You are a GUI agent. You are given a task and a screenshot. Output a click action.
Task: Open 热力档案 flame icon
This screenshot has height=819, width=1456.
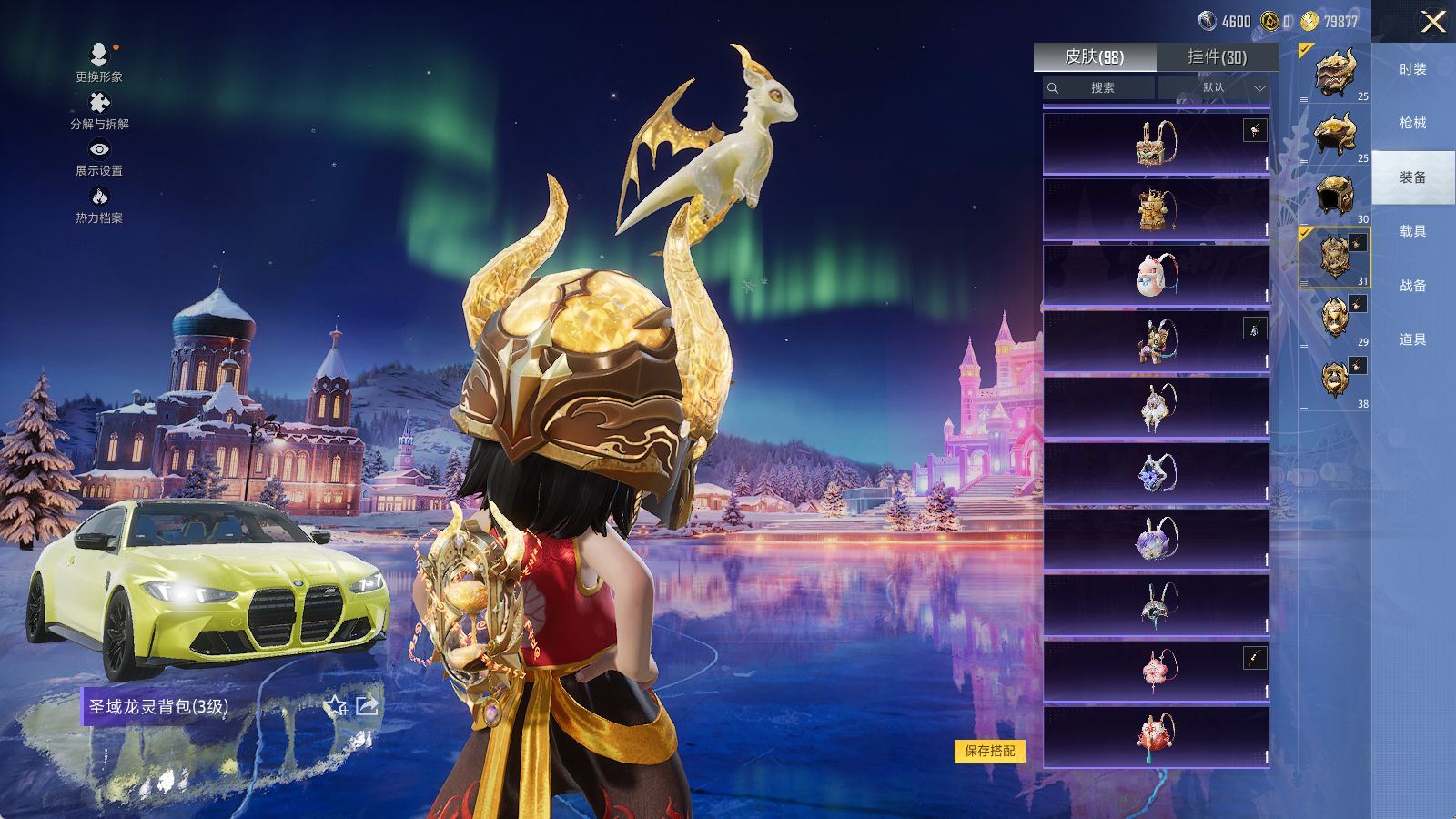pyautogui.click(x=99, y=203)
